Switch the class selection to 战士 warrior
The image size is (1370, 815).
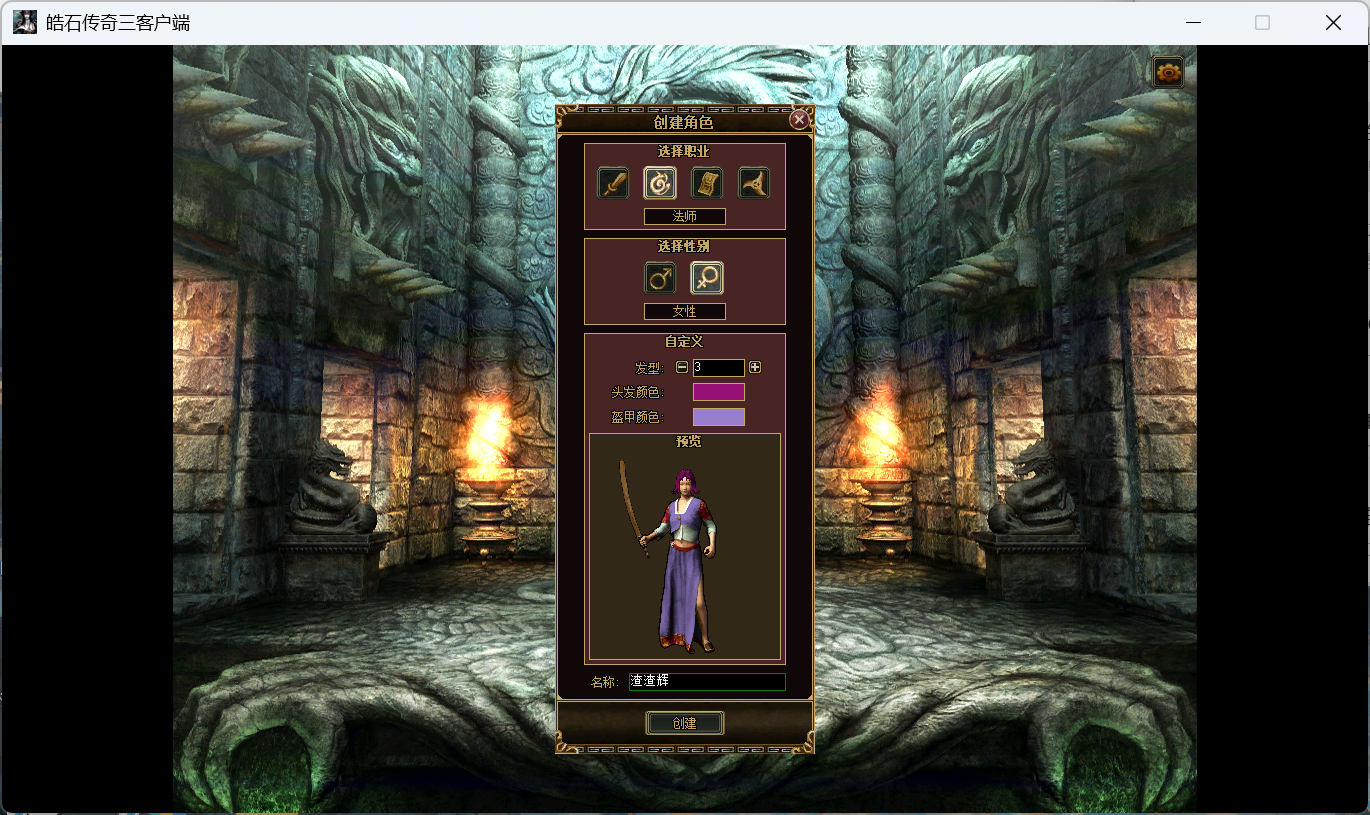(x=613, y=182)
